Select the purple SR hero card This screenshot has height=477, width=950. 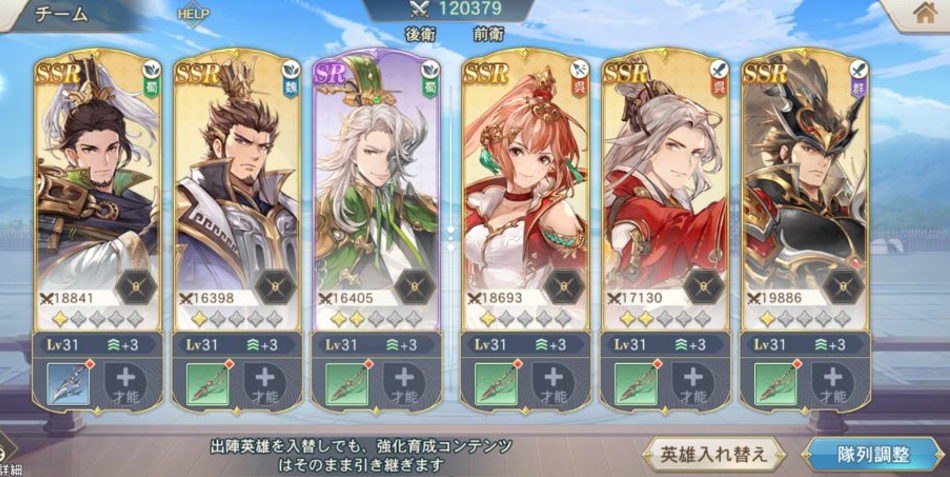(x=376, y=190)
